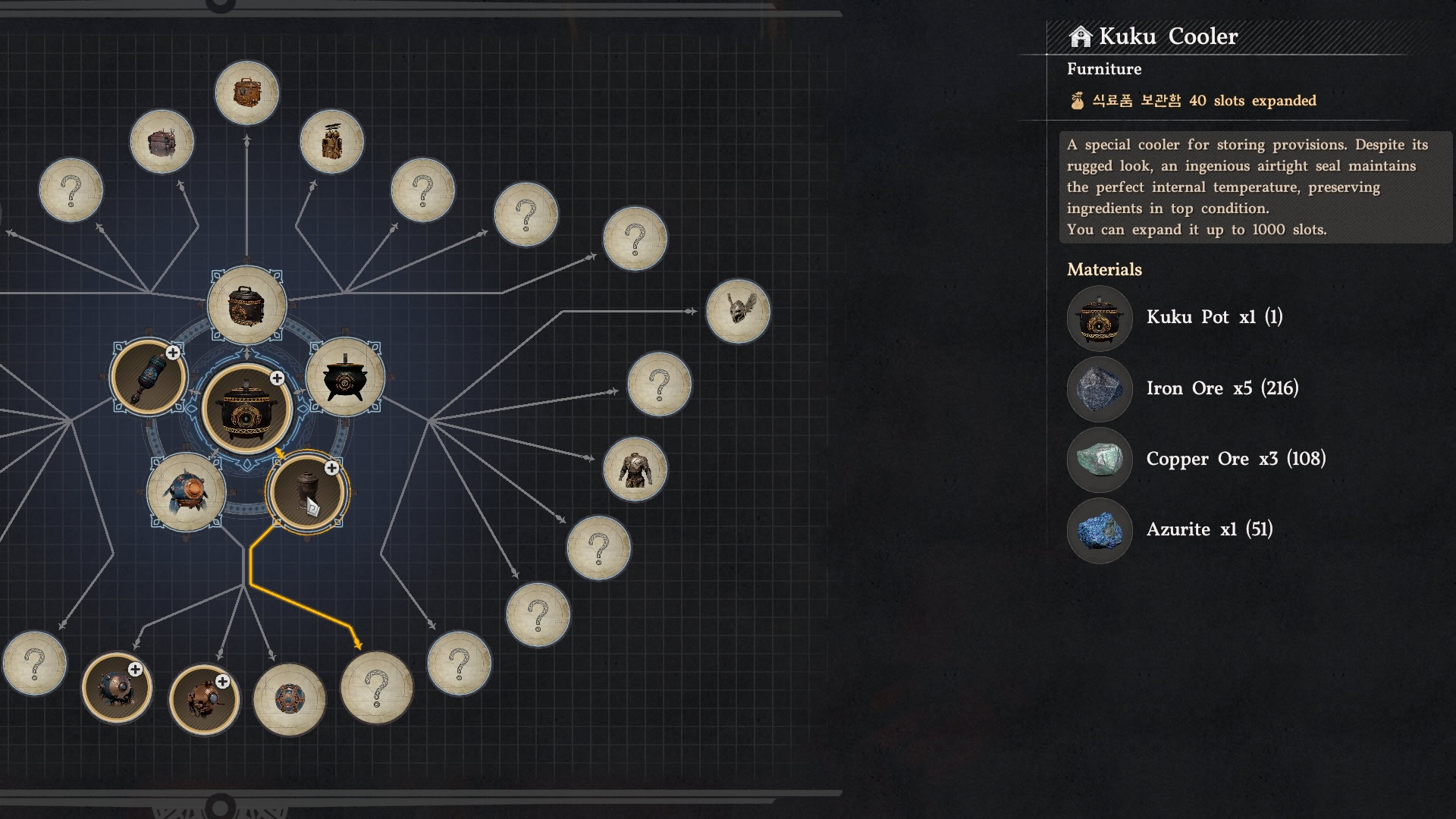Inspect the Copper Ore material icon
This screenshot has width=1456, height=819.
pyautogui.click(x=1099, y=460)
